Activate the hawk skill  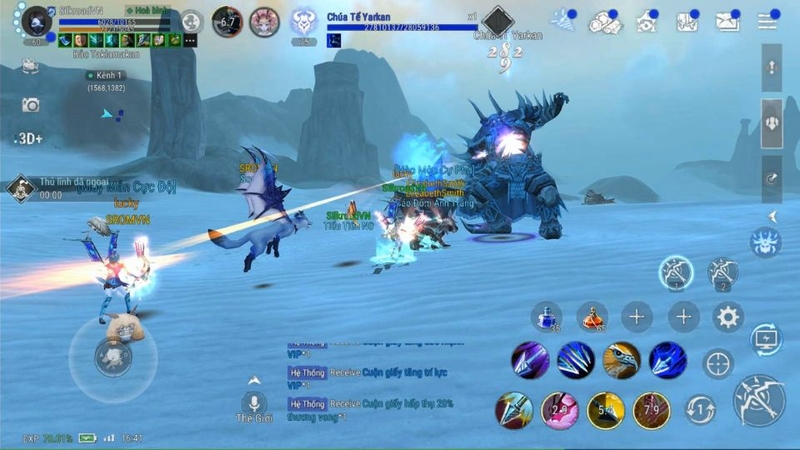click(621, 360)
